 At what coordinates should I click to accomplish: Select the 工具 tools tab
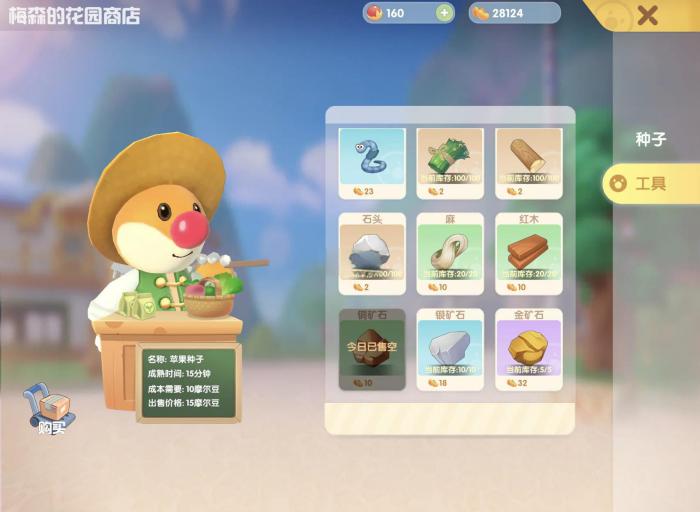pyautogui.click(x=650, y=184)
